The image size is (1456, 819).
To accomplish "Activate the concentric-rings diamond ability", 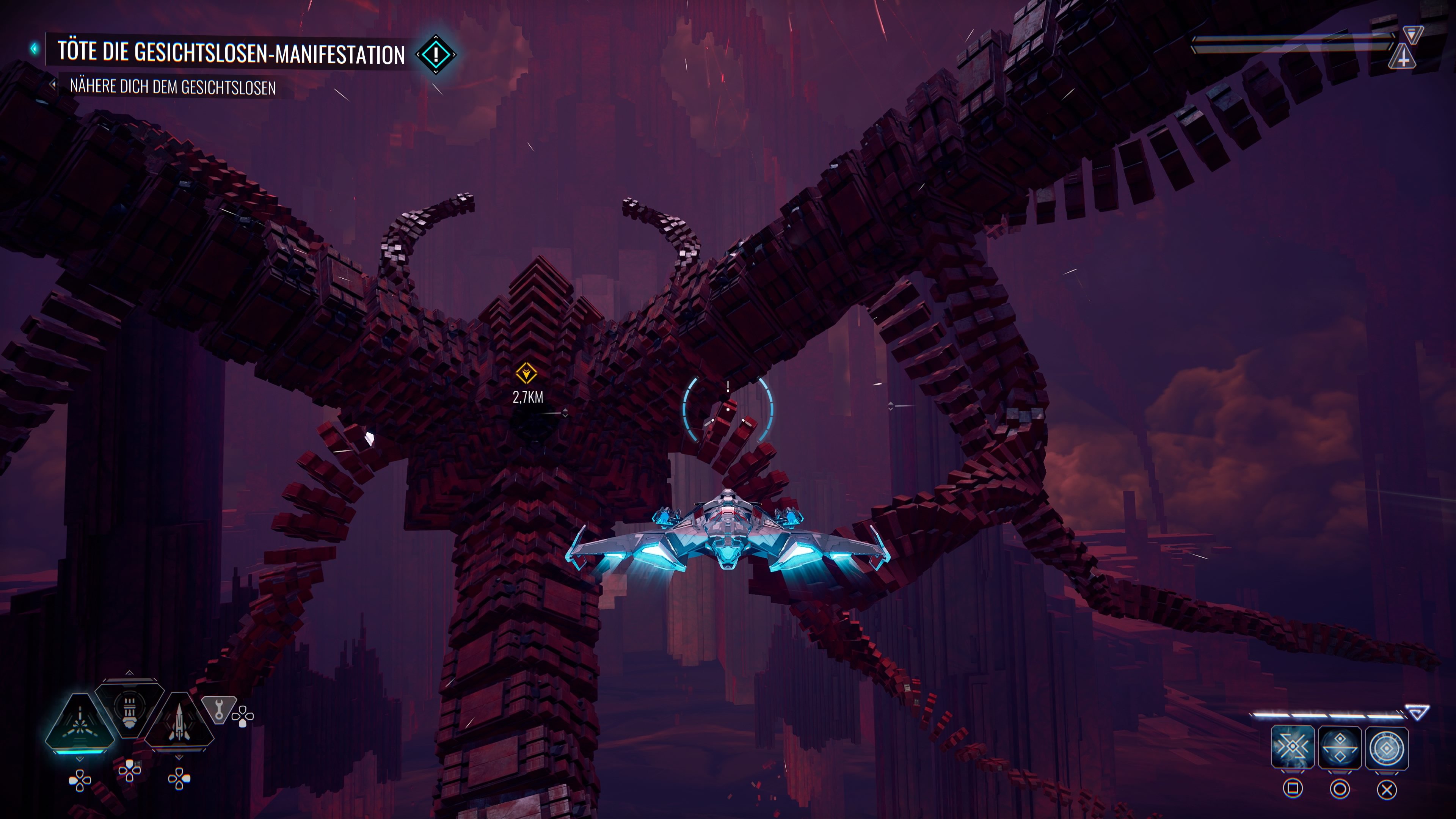I will 1387,748.
